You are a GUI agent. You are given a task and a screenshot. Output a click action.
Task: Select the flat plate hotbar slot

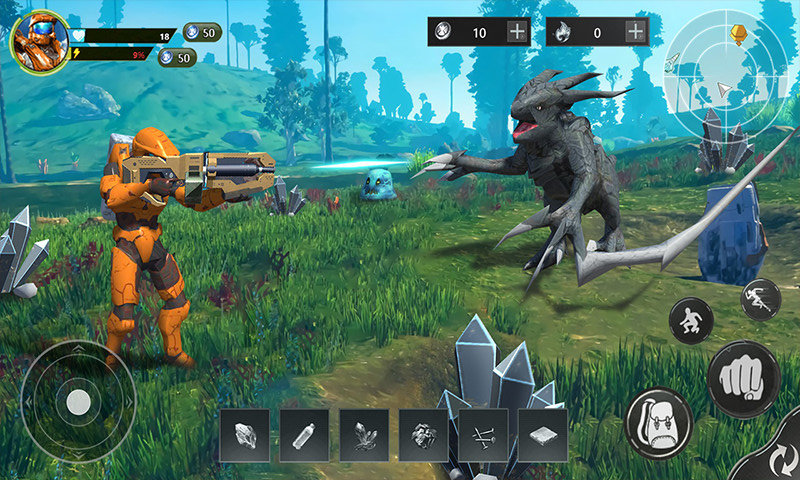542,435
